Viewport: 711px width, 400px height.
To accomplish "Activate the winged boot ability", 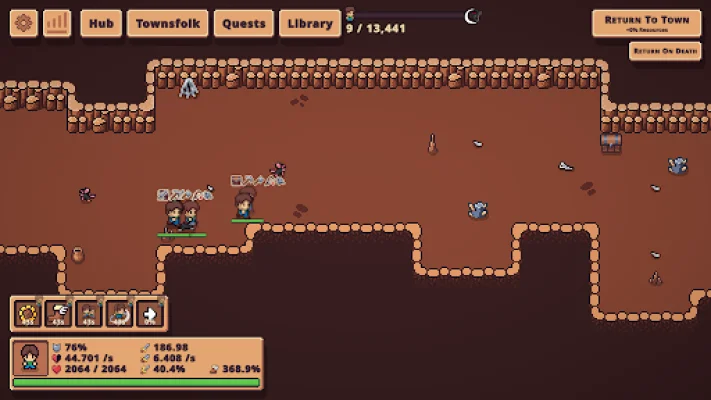I will [x=58, y=314].
